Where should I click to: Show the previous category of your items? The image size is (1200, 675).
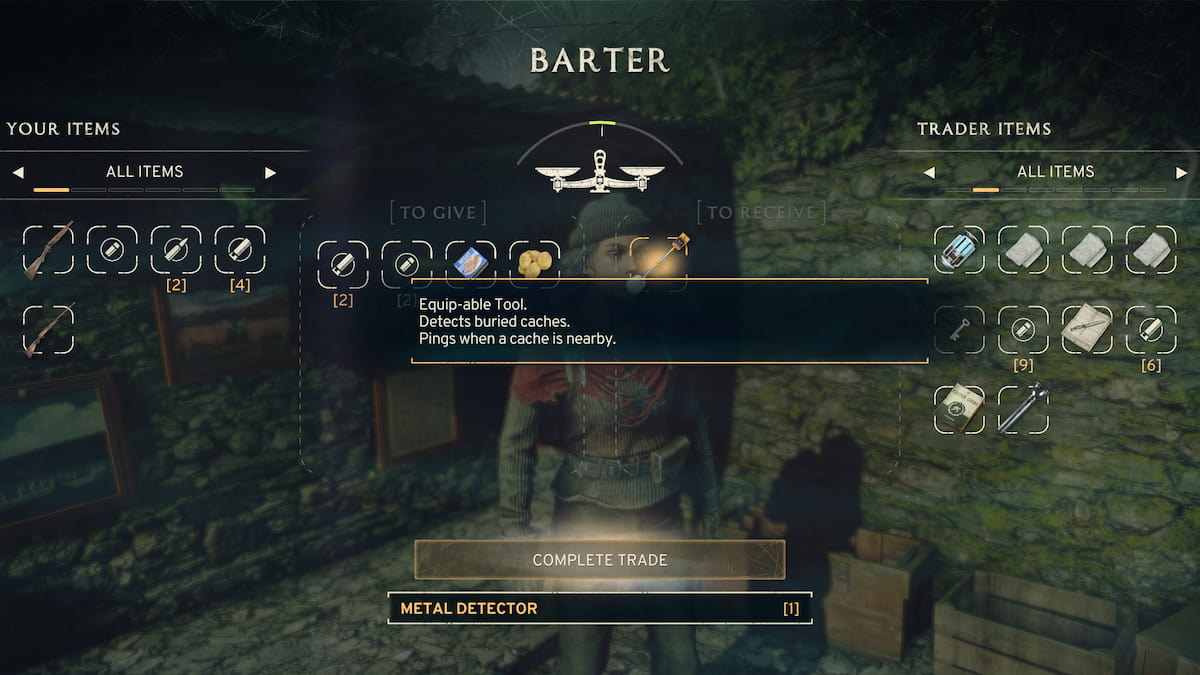point(18,172)
